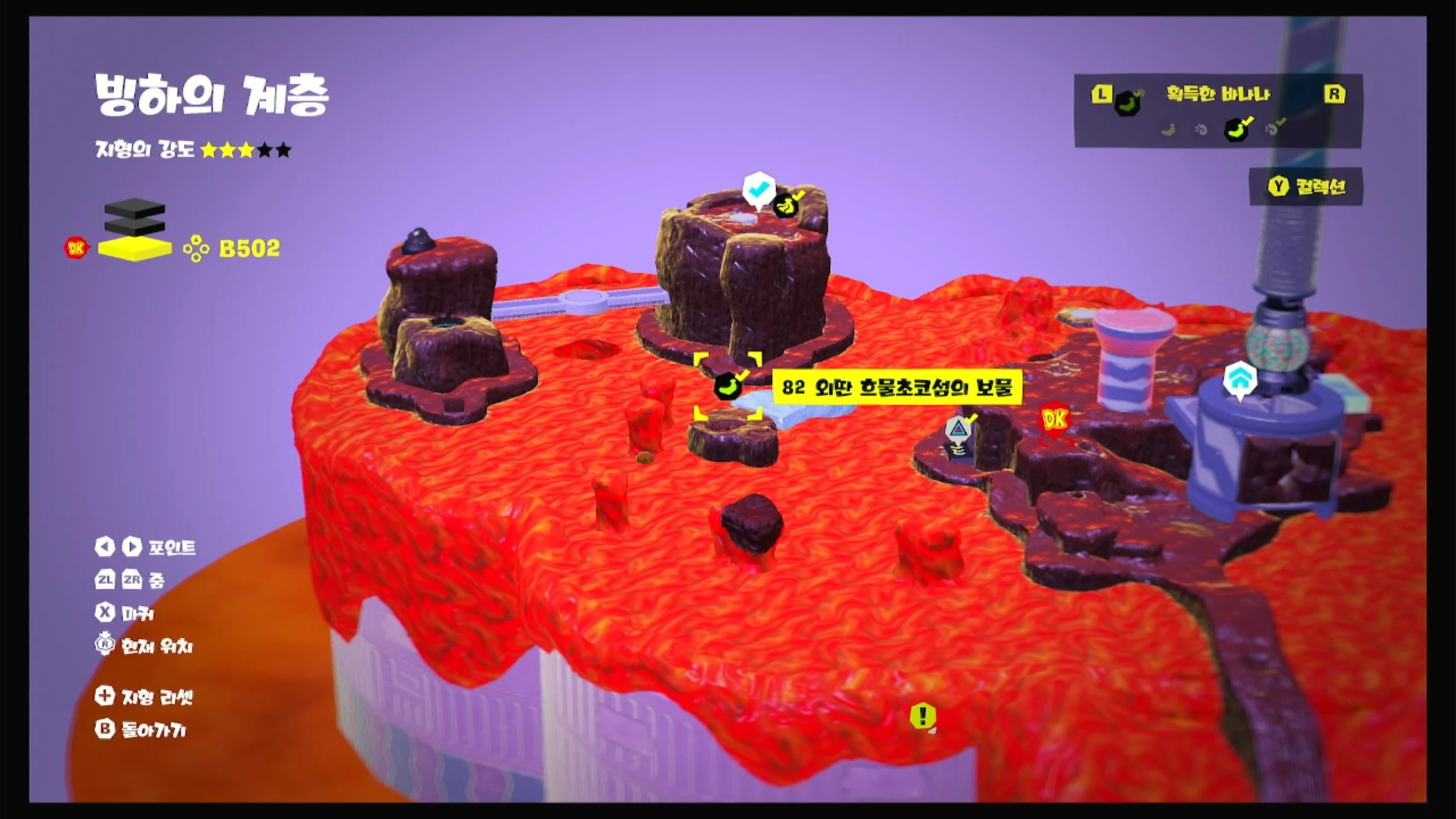Click the red DK position marker on the map
This screenshot has width=1456, height=819.
(x=1054, y=420)
